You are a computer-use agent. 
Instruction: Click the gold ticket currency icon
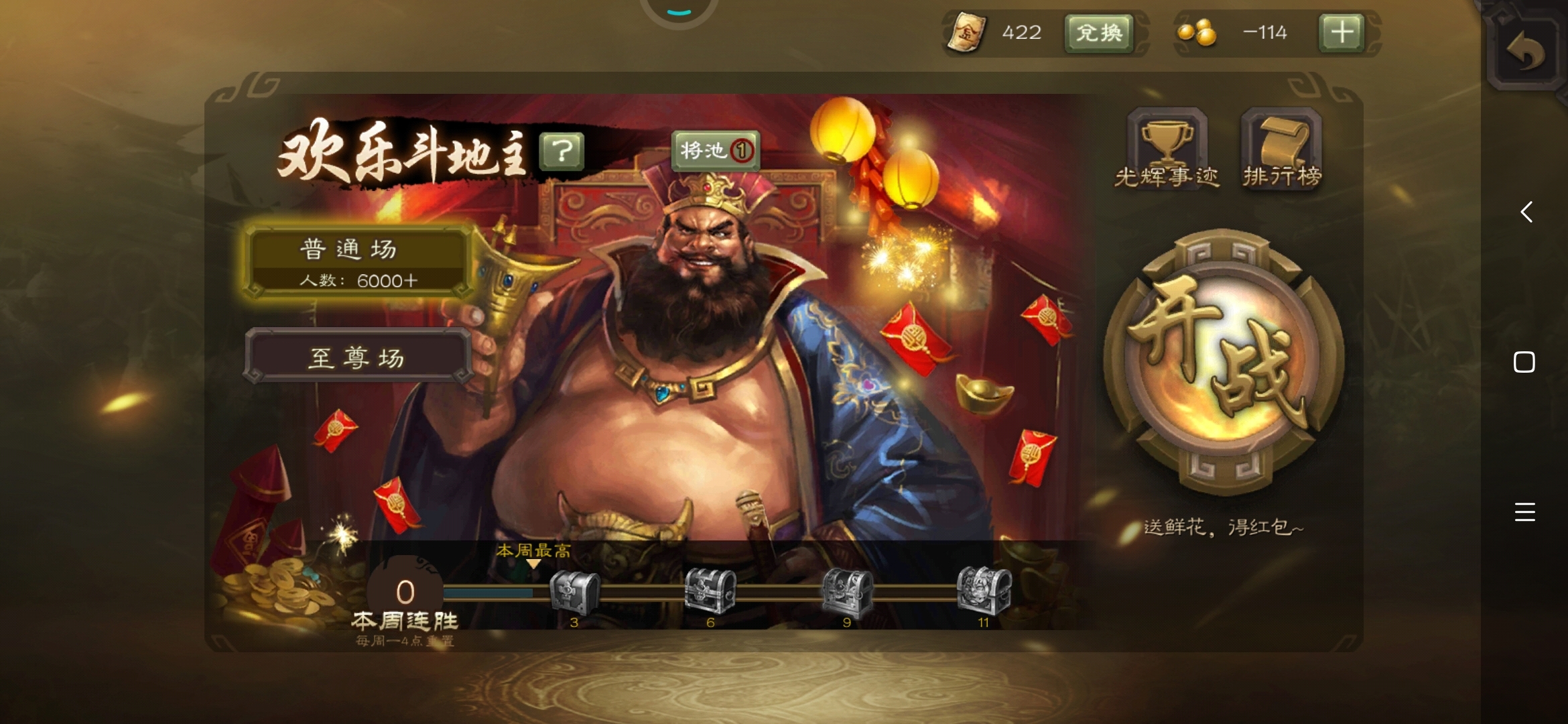click(968, 32)
